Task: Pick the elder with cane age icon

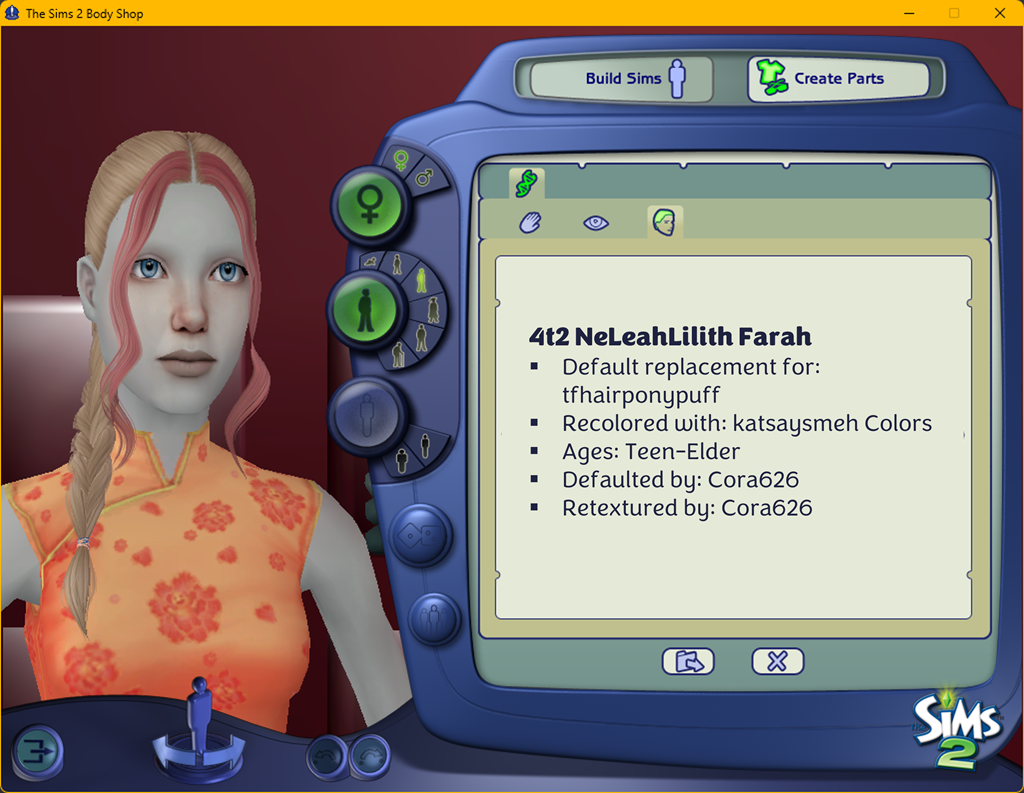Action: [x=398, y=354]
